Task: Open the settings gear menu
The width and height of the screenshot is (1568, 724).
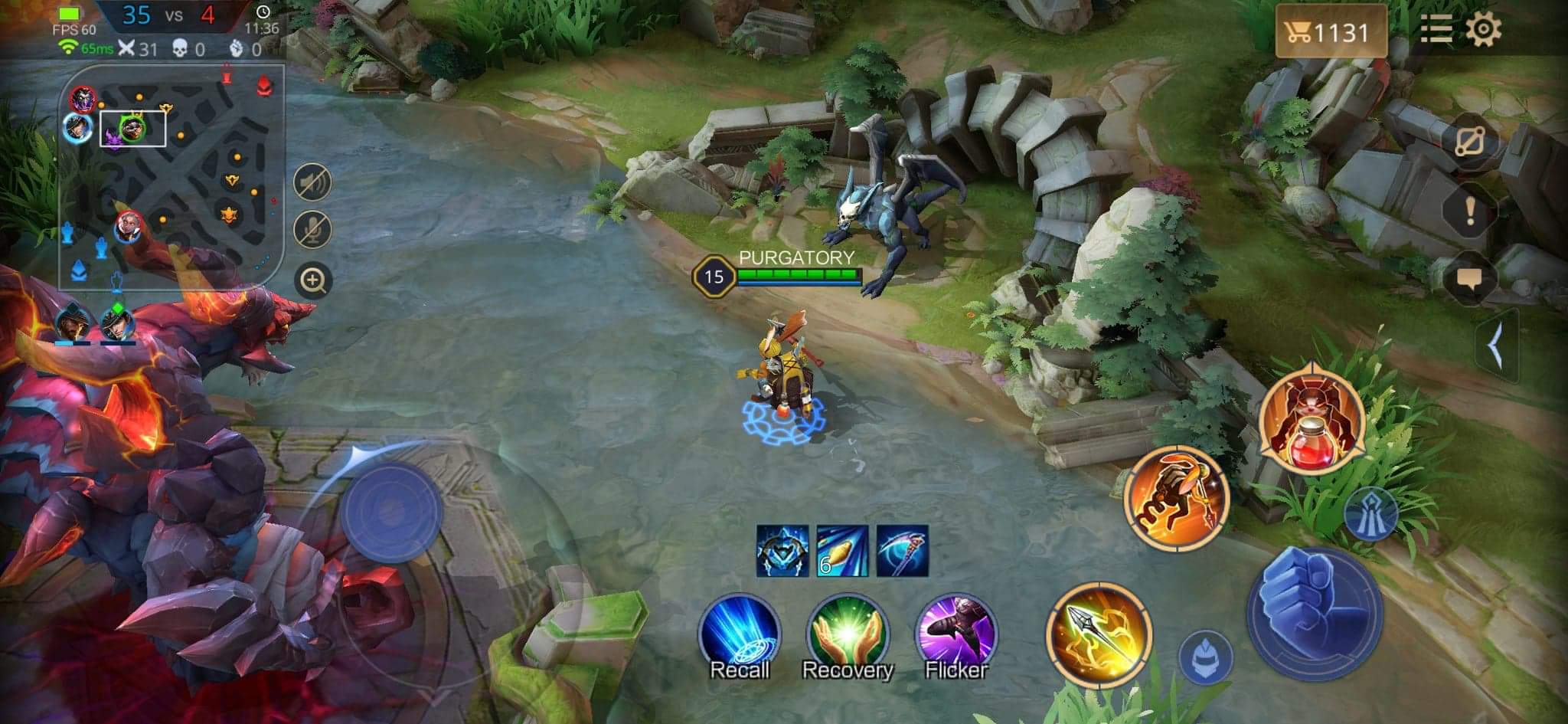Action: pos(1483,30)
